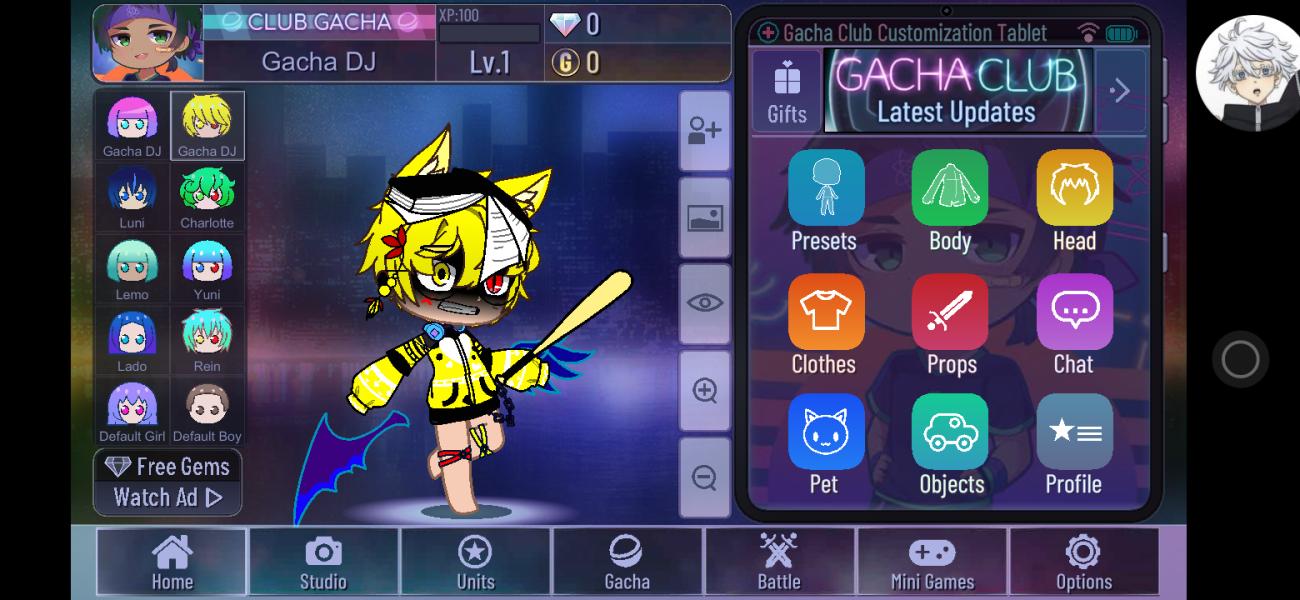Open the Pet menu
The image size is (1300, 600).
(x=825, y=444)
